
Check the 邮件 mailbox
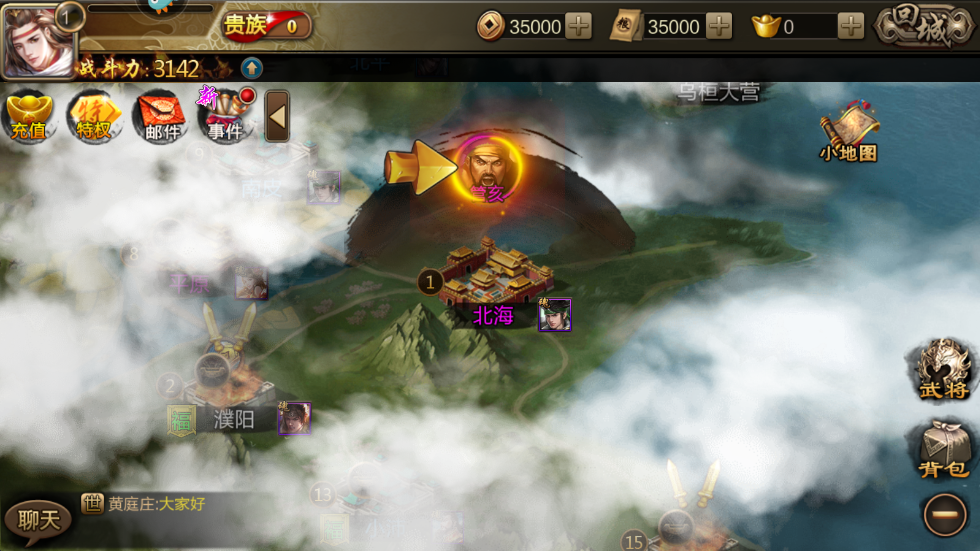coord(161,117)
